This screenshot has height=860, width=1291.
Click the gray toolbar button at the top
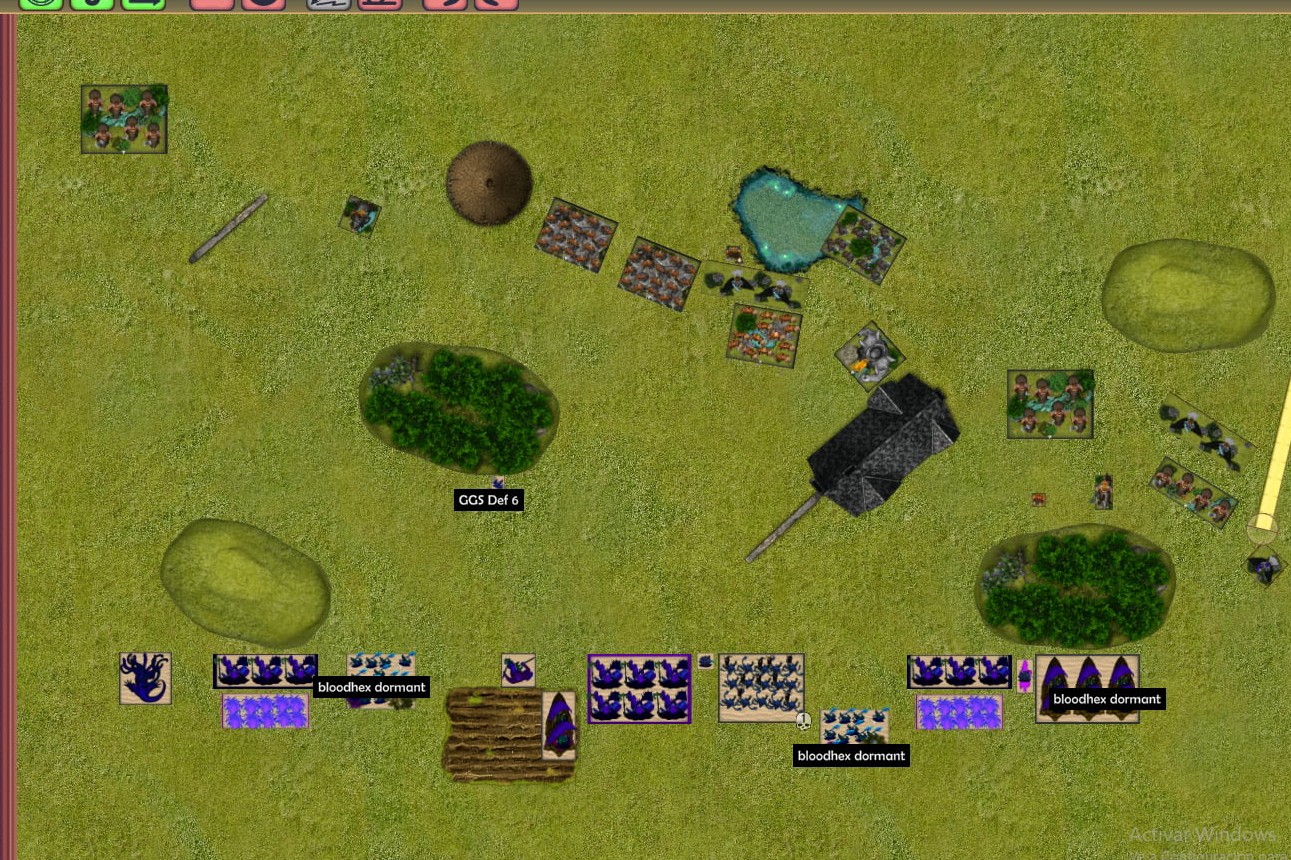tap(329, 4)
